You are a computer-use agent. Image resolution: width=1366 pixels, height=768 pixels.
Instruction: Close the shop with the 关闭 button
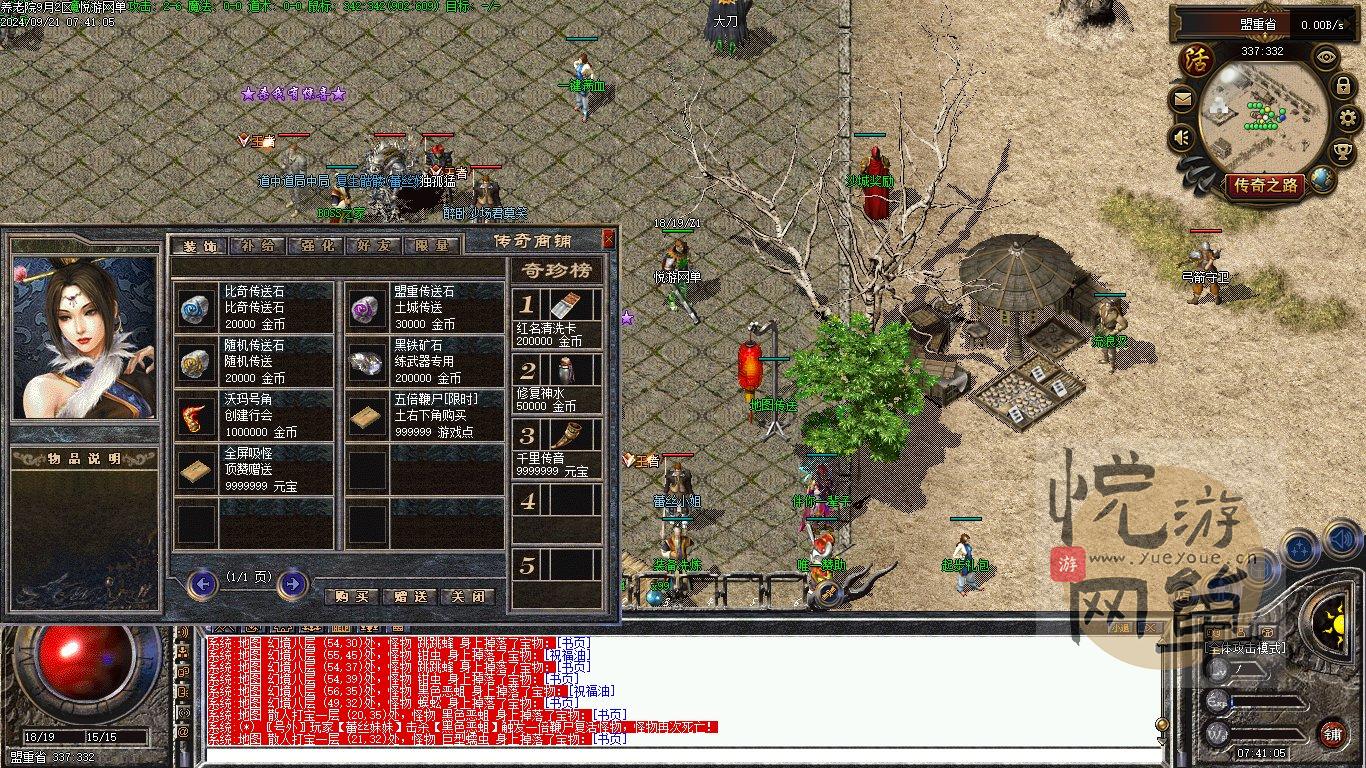point(467,596)
